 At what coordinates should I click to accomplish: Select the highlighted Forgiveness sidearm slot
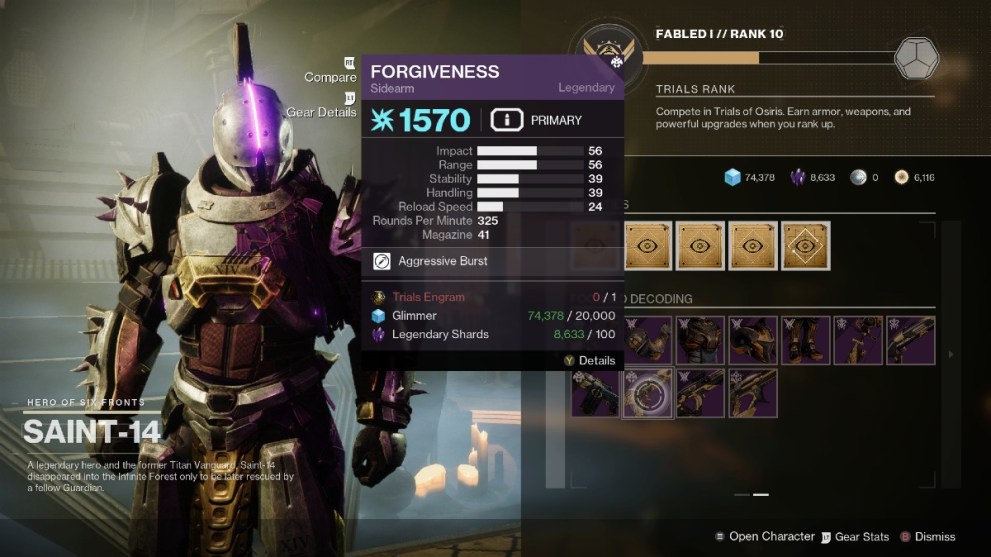(x=648, y=393)
